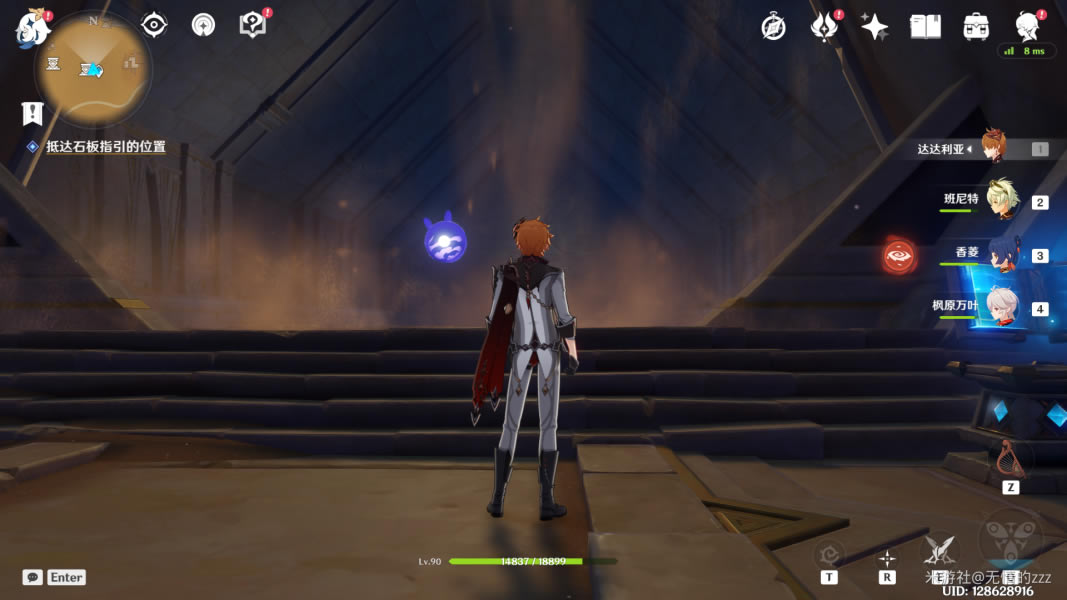Screen dimensions: 1067x600
Task: Open the compass icon in the top bar
Action: [x=773, y=27]
